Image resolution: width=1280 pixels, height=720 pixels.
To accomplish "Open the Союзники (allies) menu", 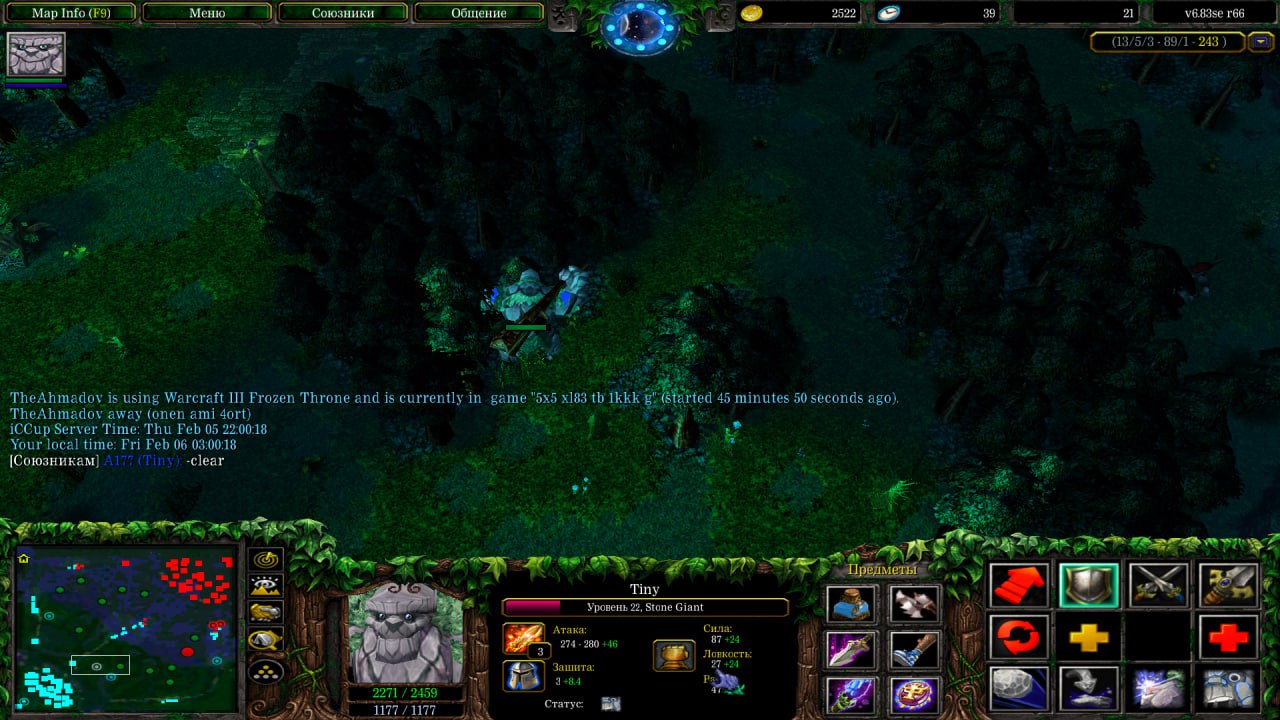I will (342, 13).
